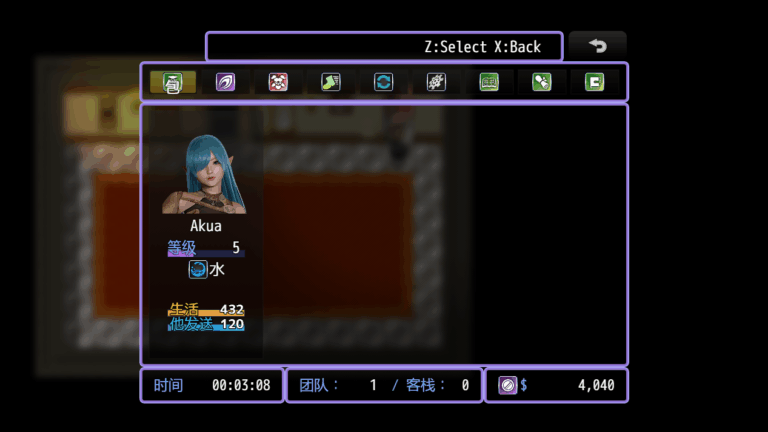Select the green and white pill icon
The image size is (768, 432).
tap(542, 82)
